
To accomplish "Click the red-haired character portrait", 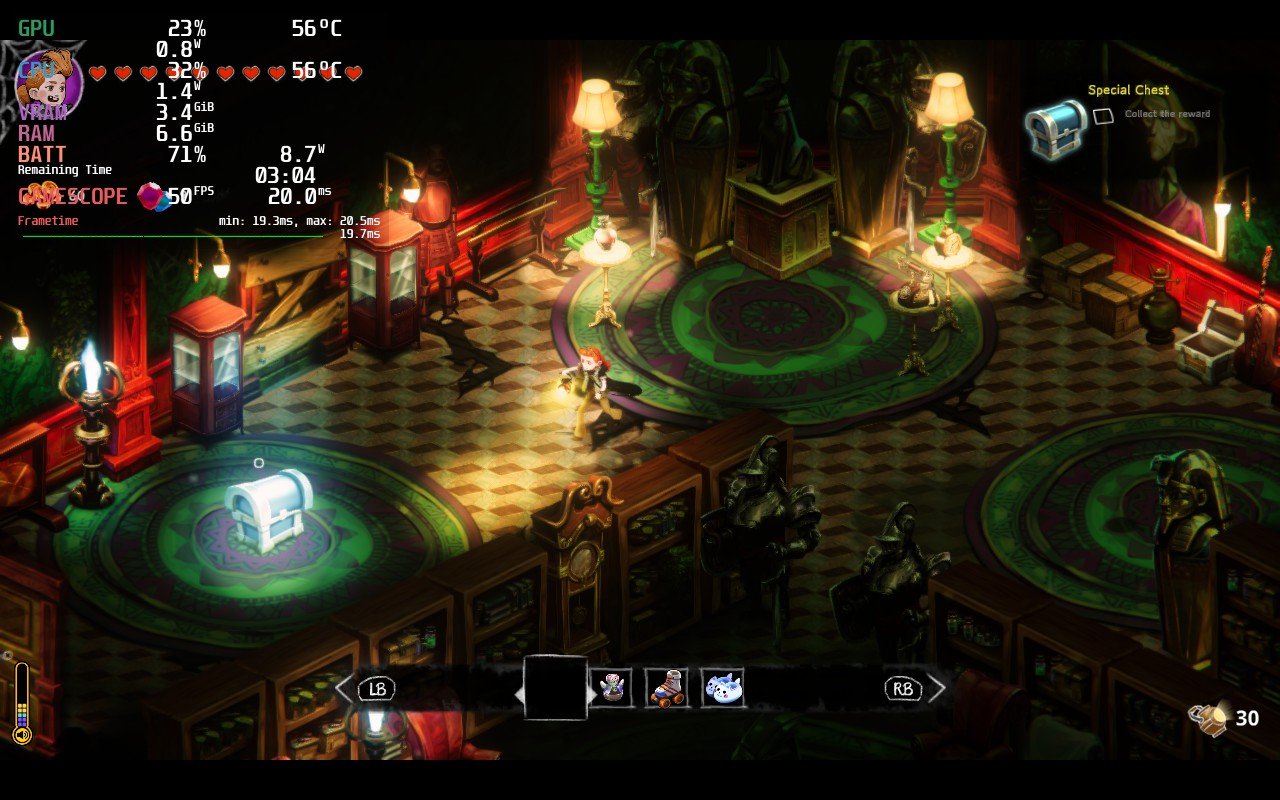I will 48,78.
